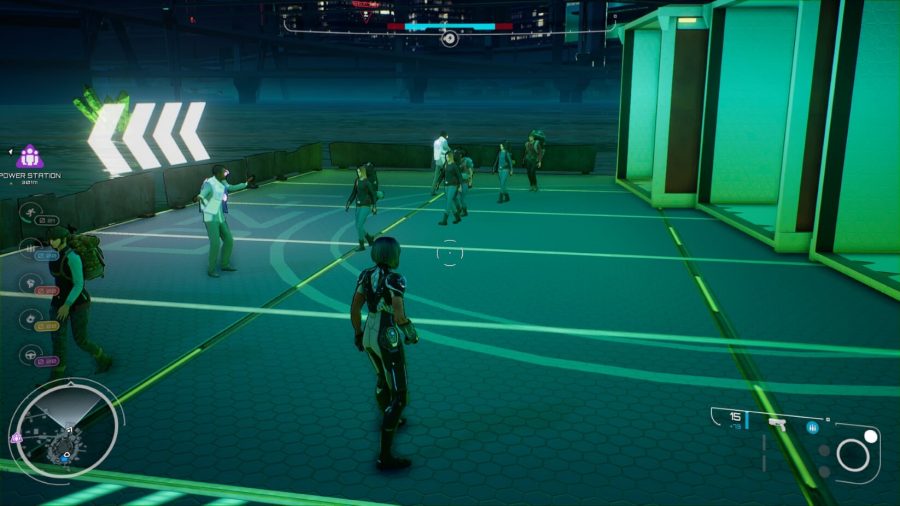Screen dimensions: 900x506
Task: Select the Power Station objective marker
Action: (30, 157)
